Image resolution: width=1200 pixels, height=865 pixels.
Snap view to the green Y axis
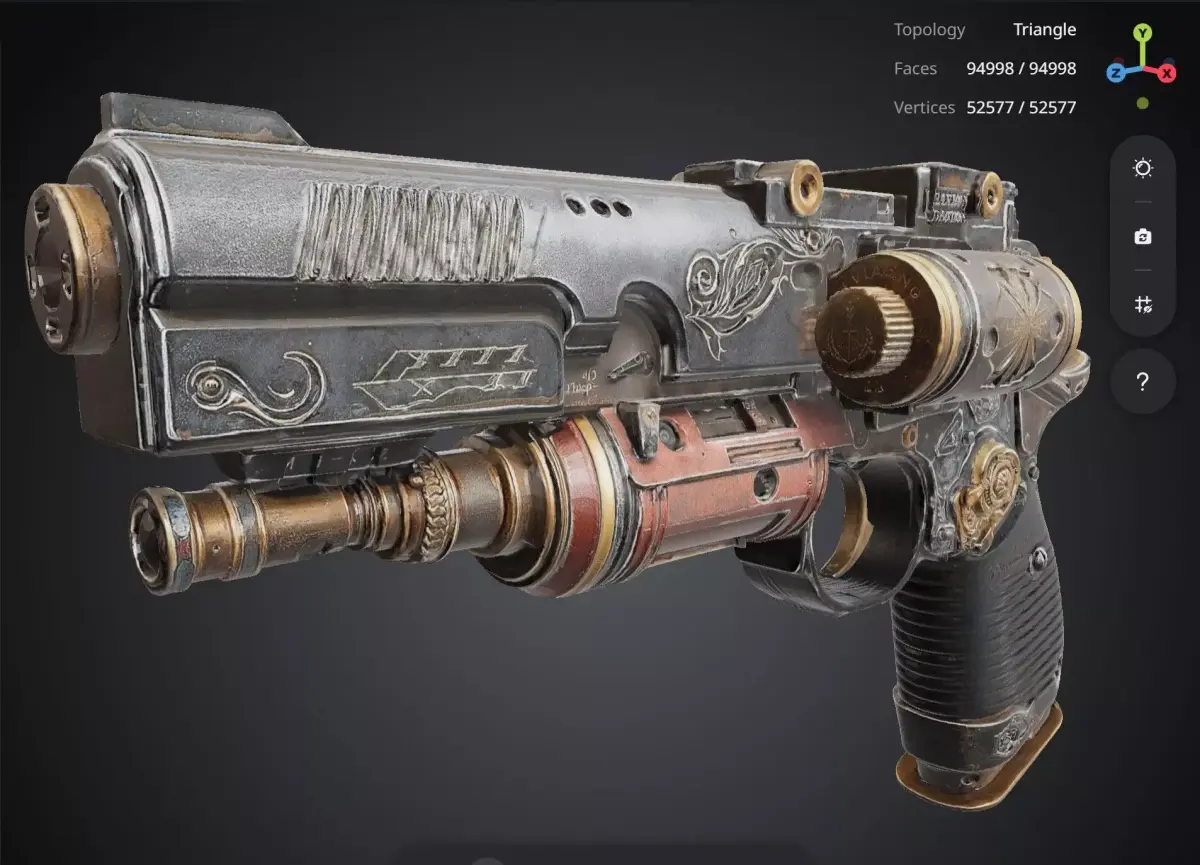point(1142,32)
